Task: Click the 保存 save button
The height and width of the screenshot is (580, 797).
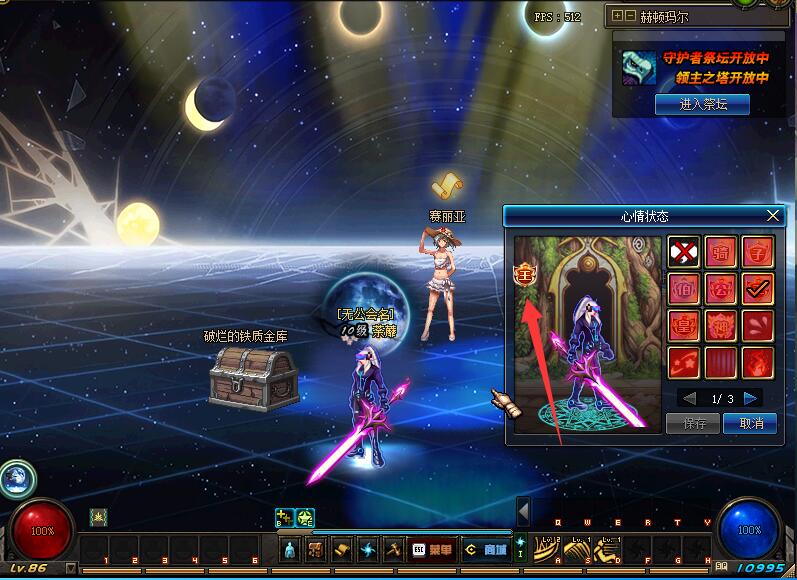Action: point(693,423)
